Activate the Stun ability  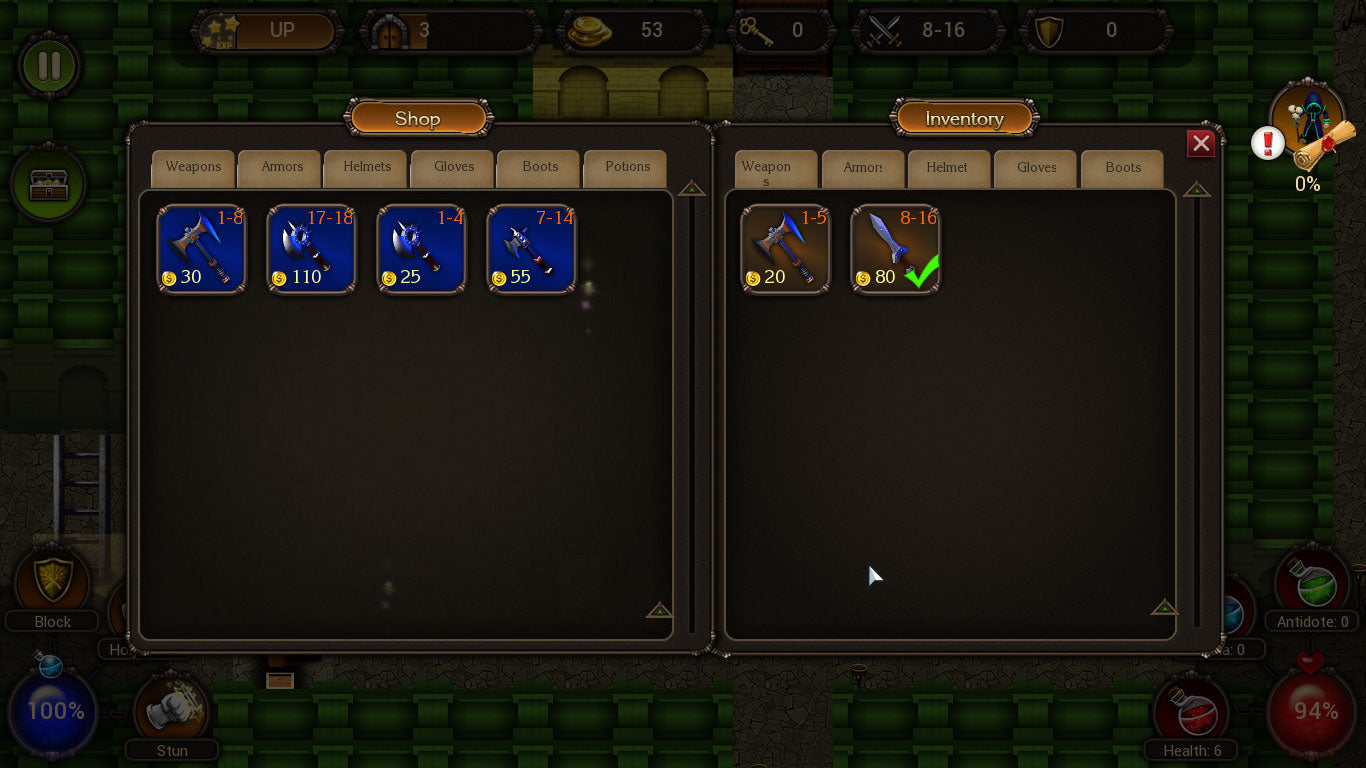click(x=171, y=710)
